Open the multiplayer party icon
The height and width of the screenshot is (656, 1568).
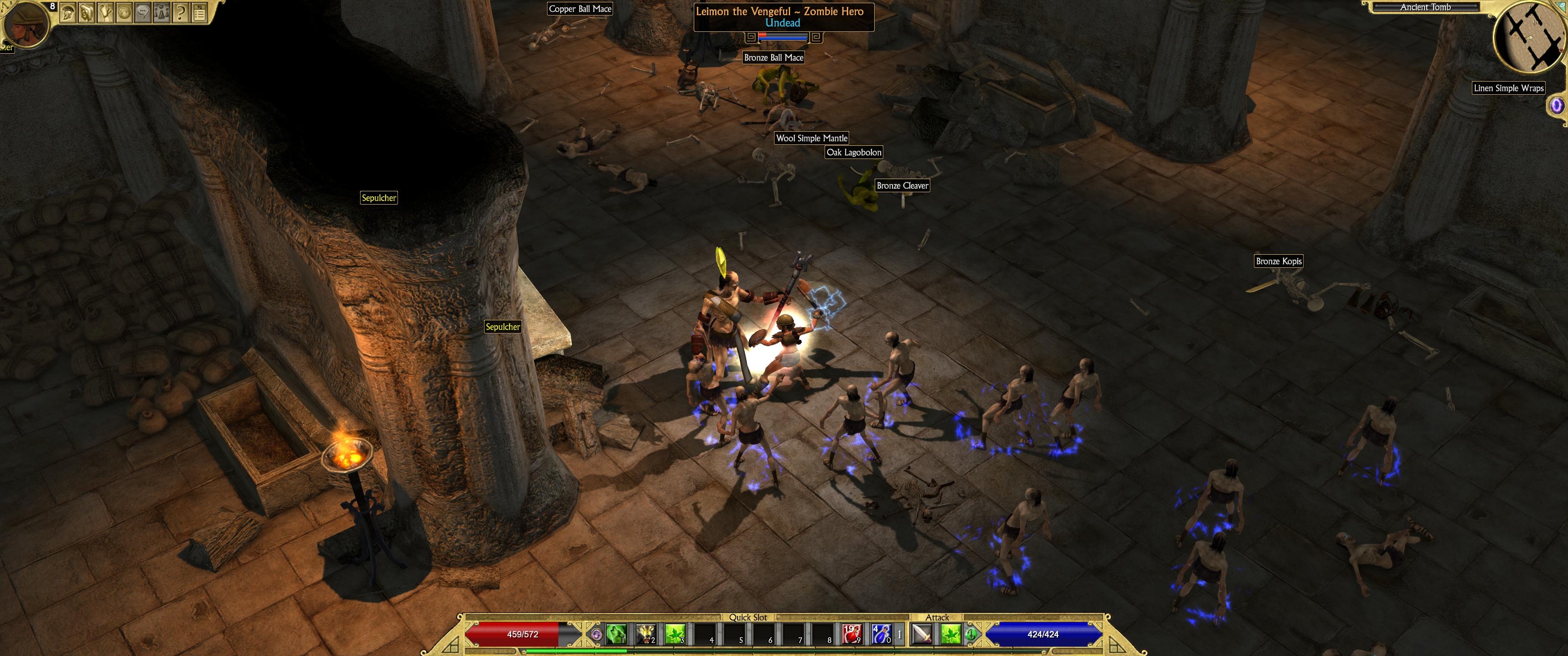[x=161, y=11]
